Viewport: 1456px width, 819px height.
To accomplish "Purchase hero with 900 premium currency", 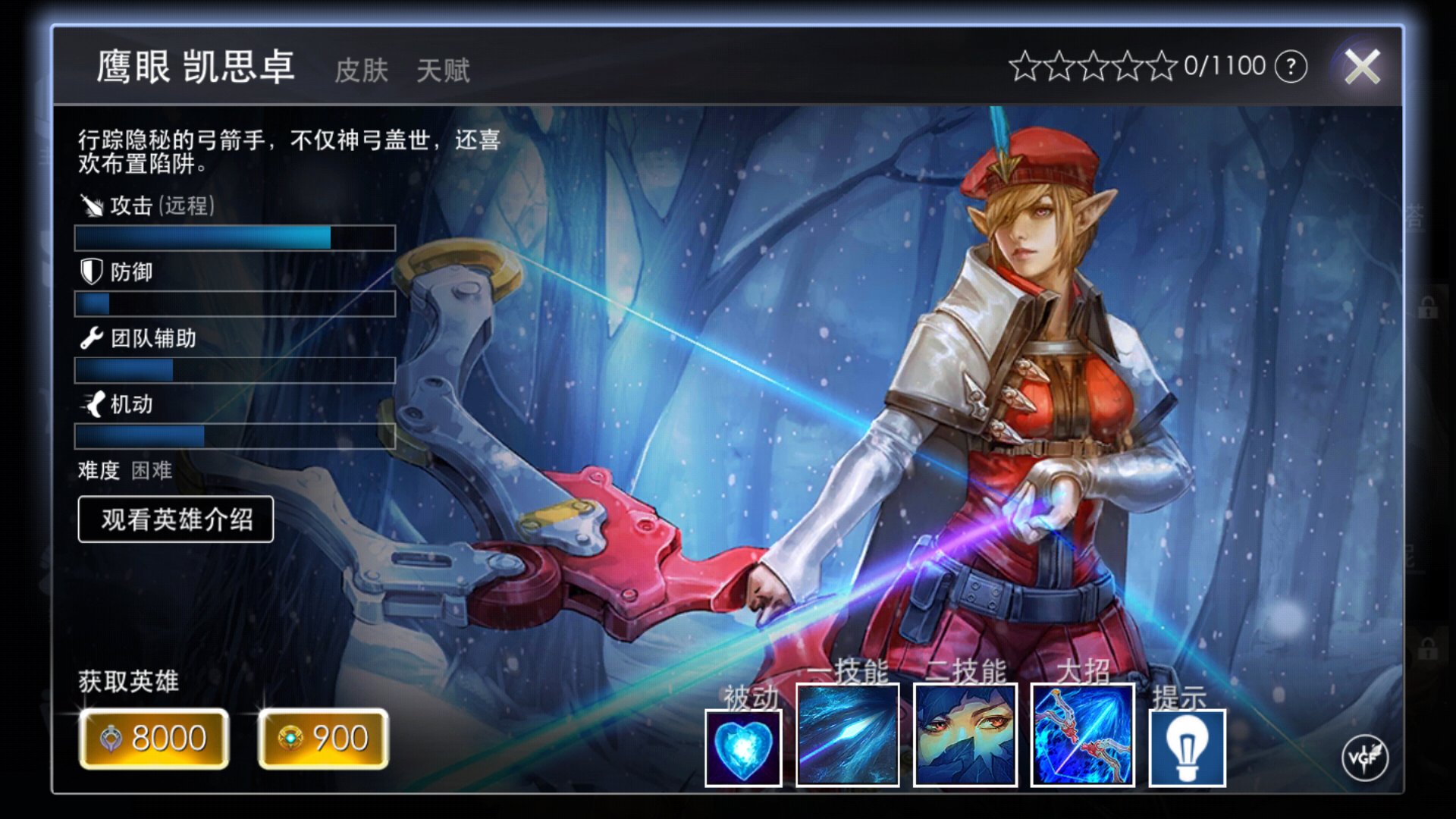I will (322, 738).
